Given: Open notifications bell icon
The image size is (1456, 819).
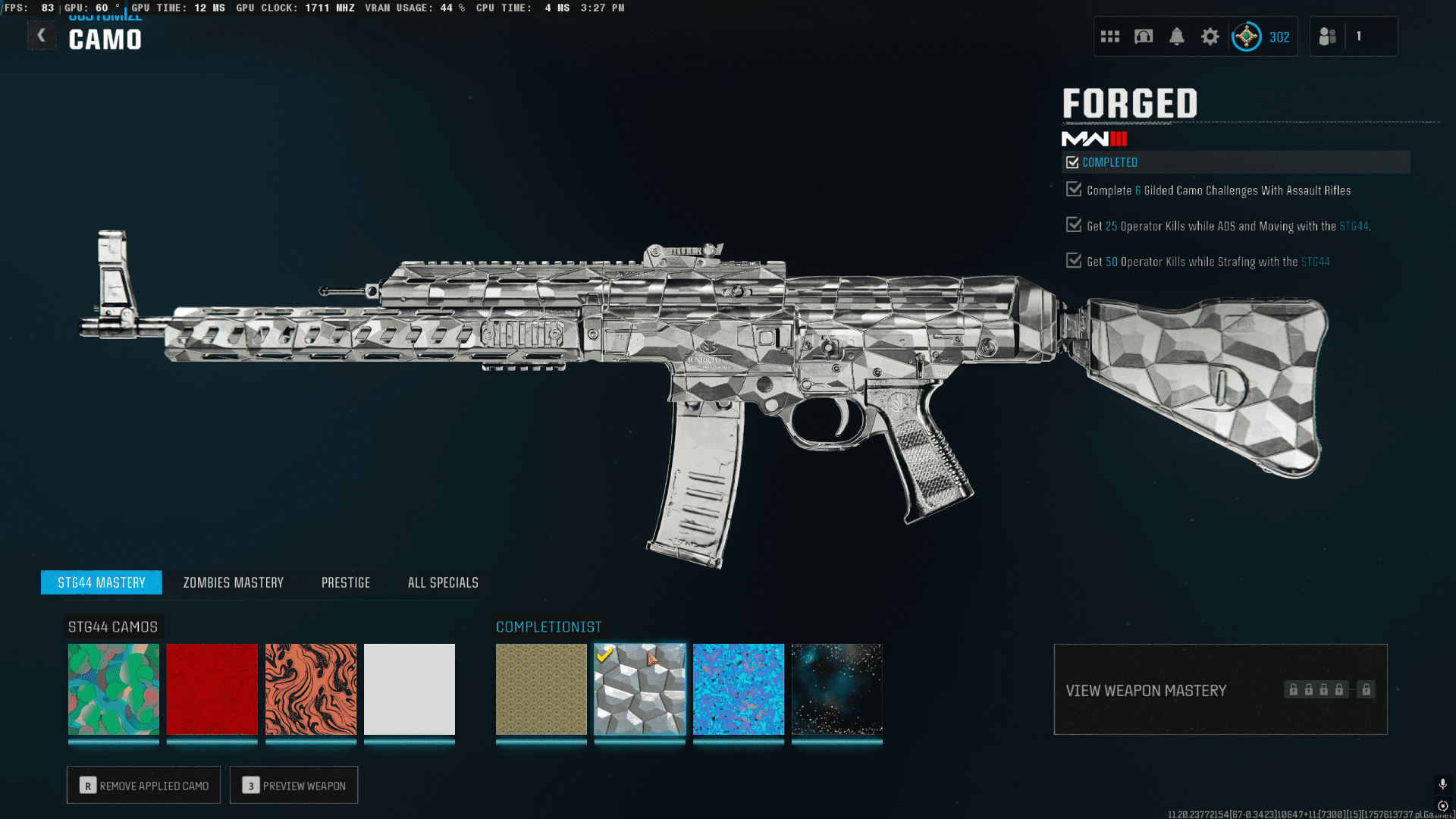Looking at the screenshot, I should [1177, 36].
